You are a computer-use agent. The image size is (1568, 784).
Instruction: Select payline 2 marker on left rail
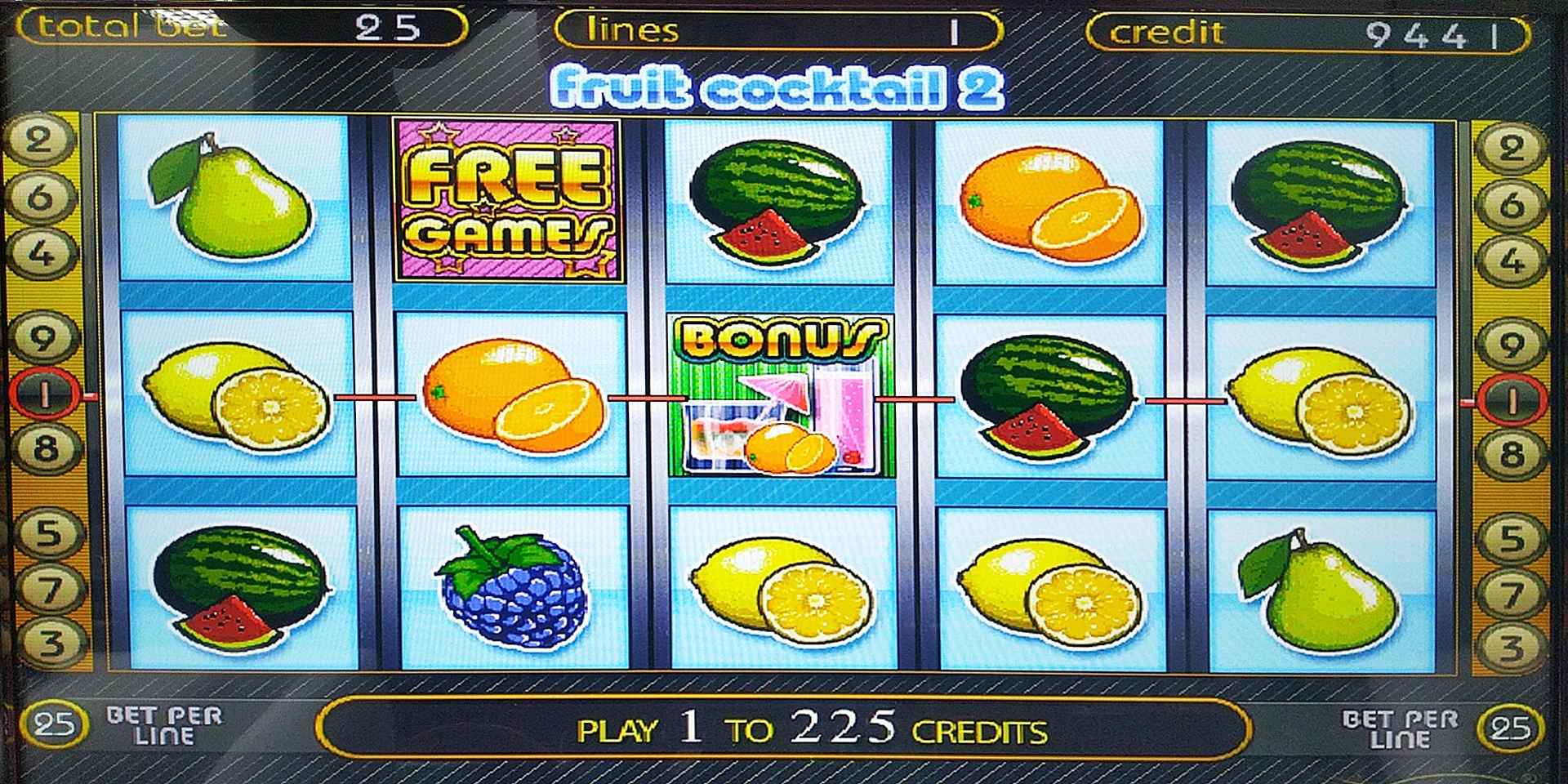pyautogui.click(x=38, y=140)
